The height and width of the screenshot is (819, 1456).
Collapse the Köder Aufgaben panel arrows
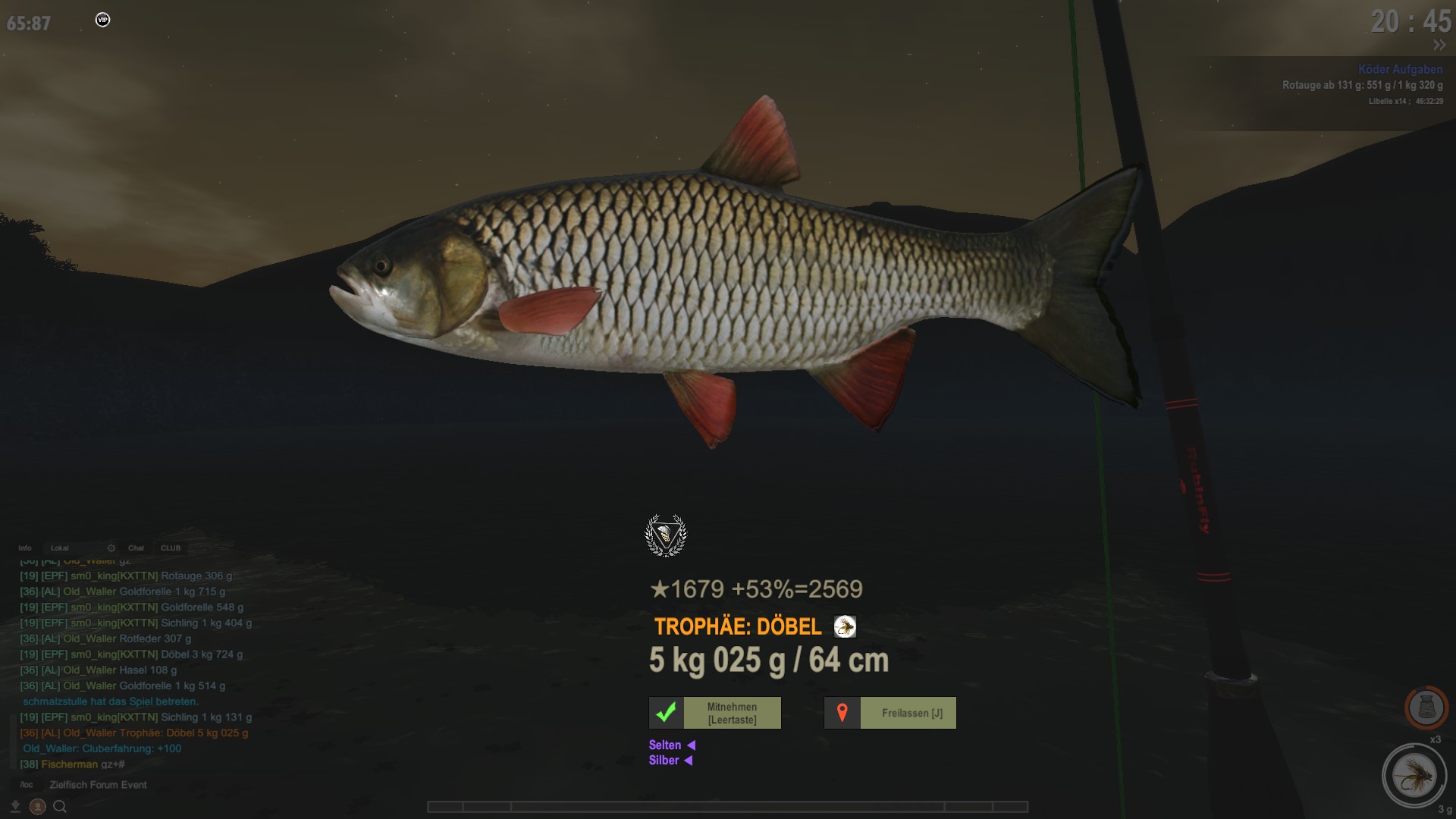[x=1439, y=45]
